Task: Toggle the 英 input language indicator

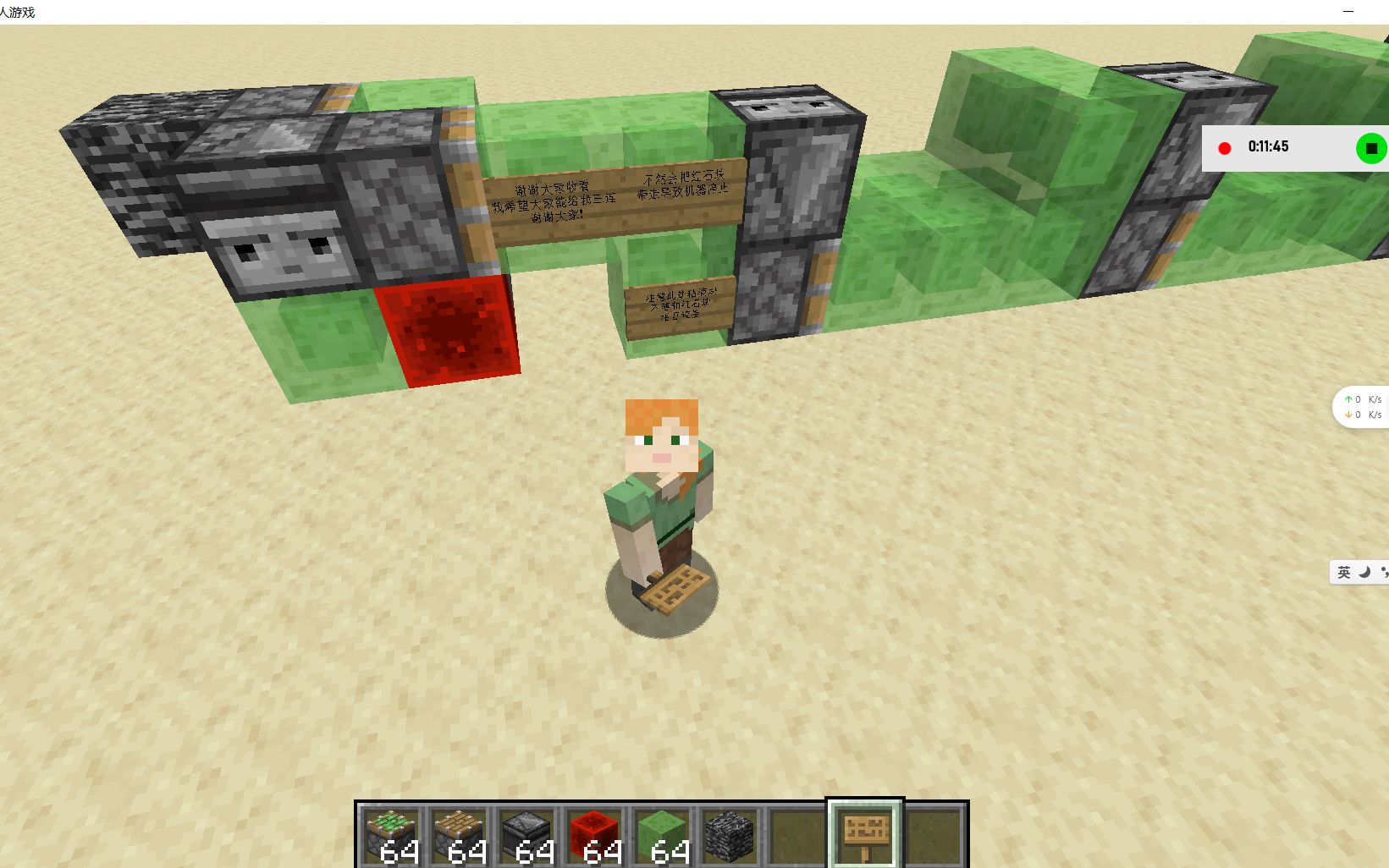Action: [1342, 572]
